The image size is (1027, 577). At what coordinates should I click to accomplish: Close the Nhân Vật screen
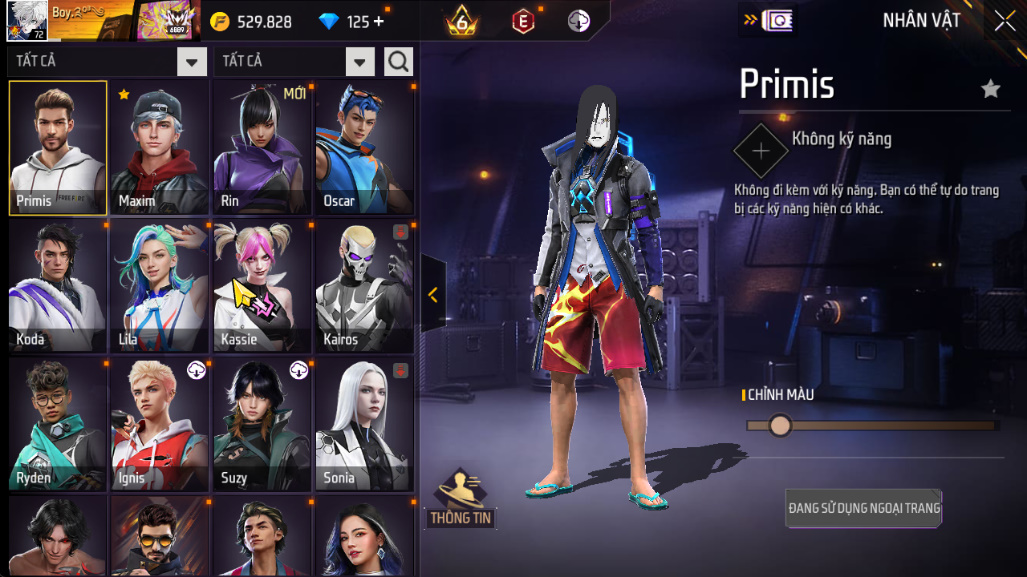tap(1004, 21)
